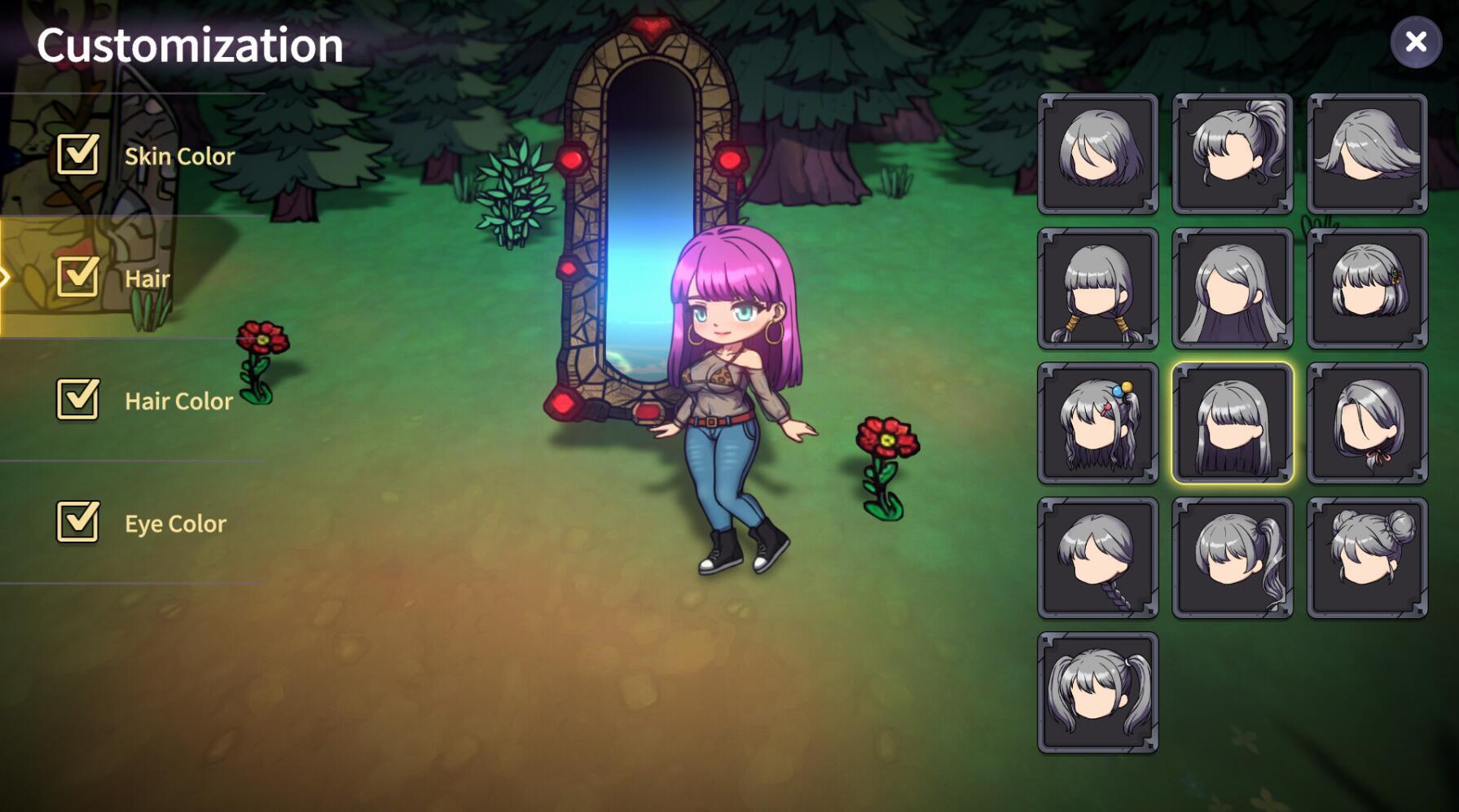Pick the messy side-part hairstyle
Image resolution: width=1459 pixels, height=812 pixels.
(1367, 153)
